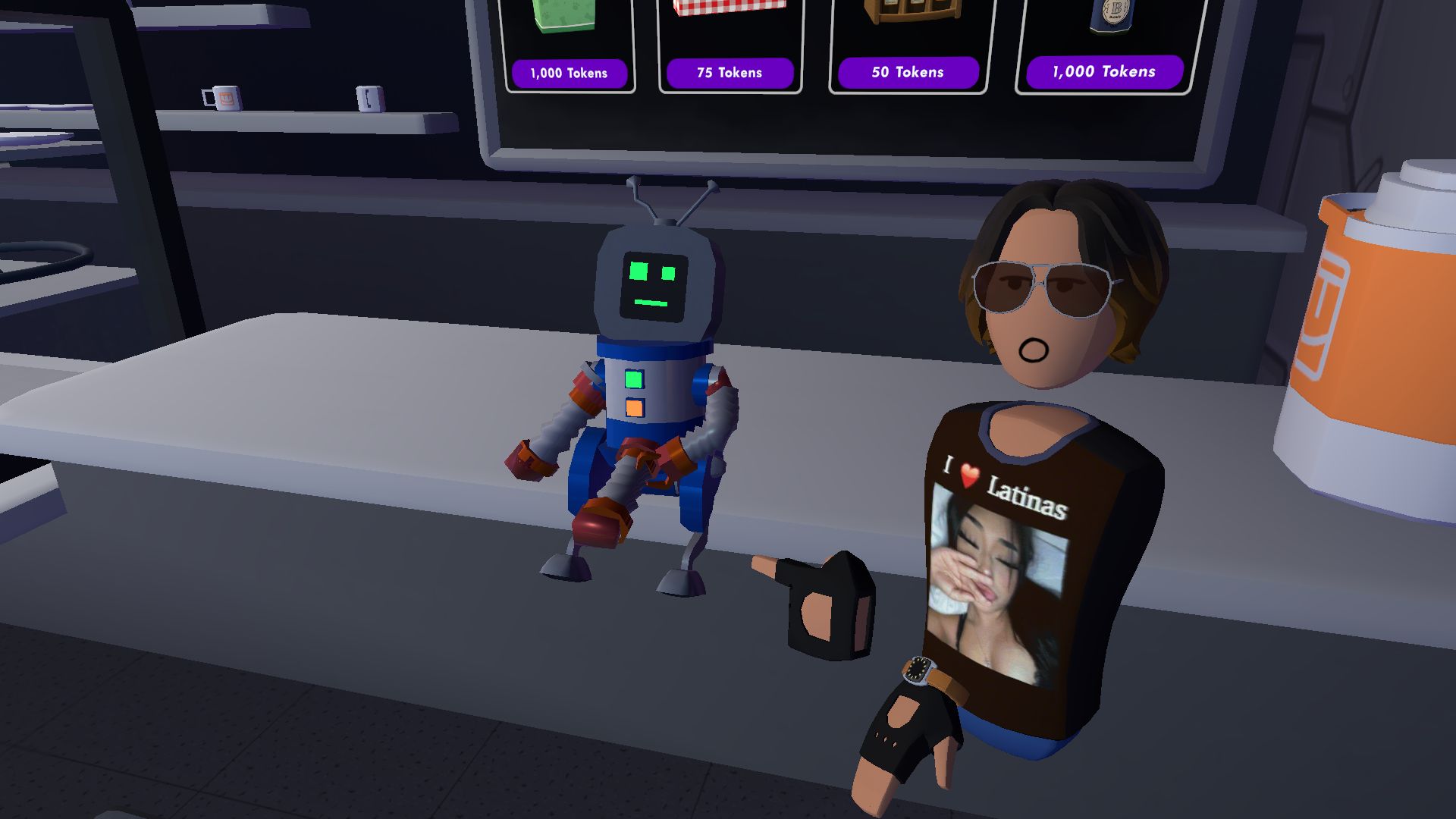Buy the green cube for 1,000 Tokens
1456x819 pixels.
pyautogui.click(x=568, y=73)
